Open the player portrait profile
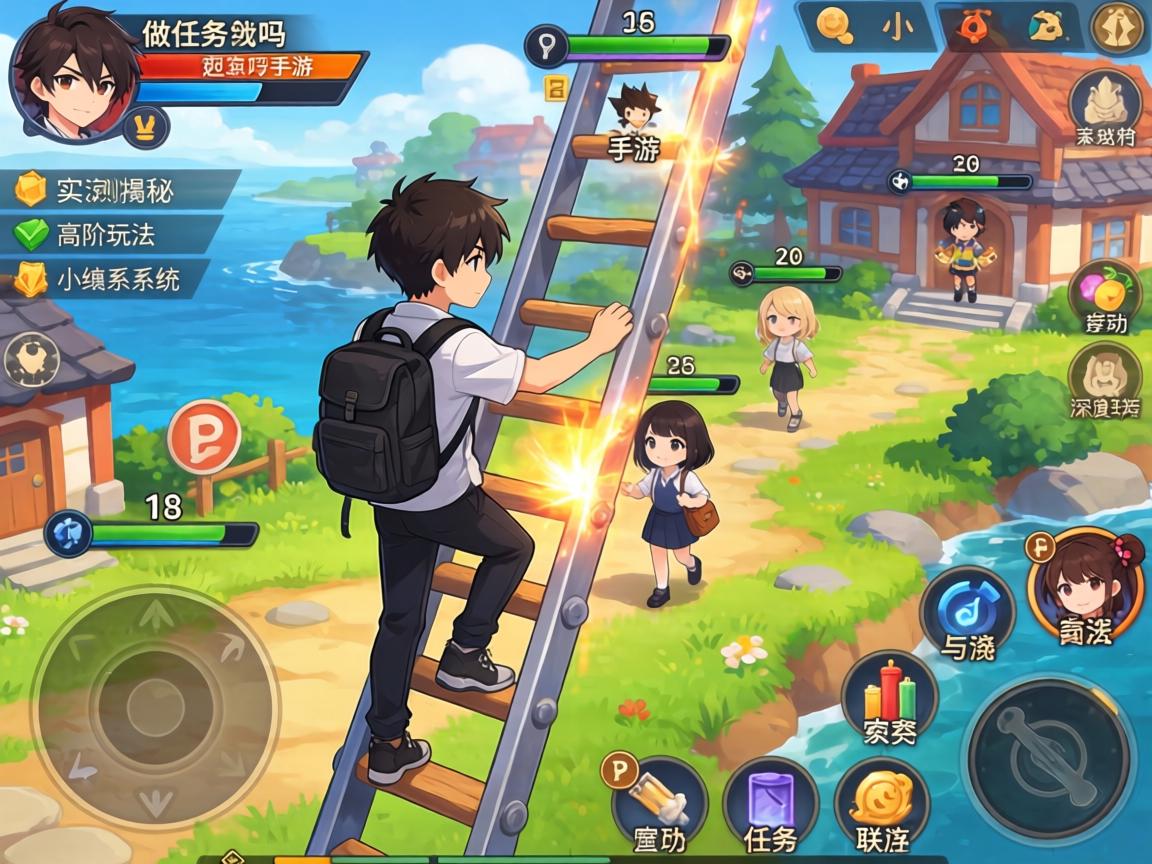 pos(75,73)
